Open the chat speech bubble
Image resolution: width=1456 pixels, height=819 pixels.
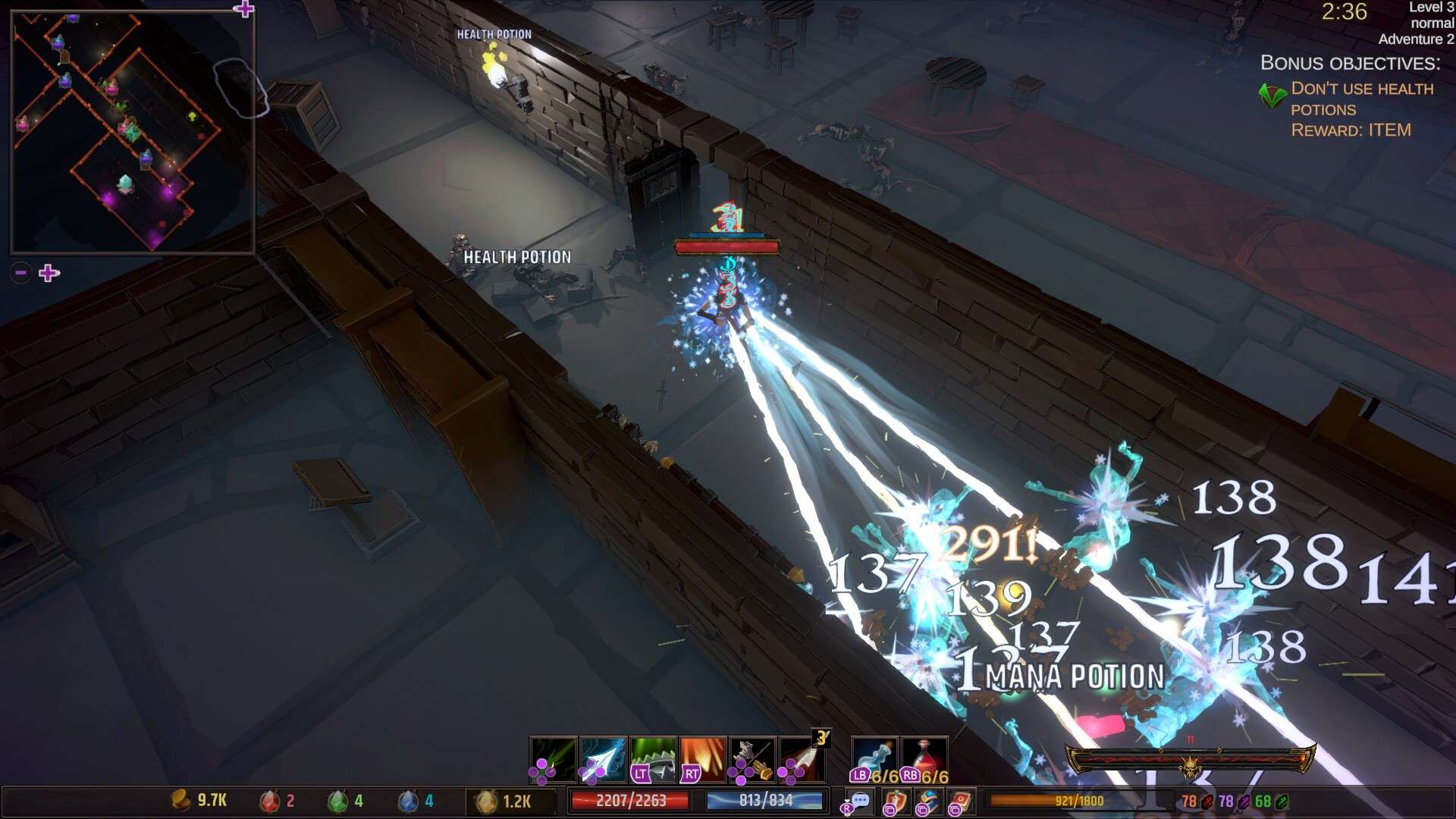click(x=859, y=801)
